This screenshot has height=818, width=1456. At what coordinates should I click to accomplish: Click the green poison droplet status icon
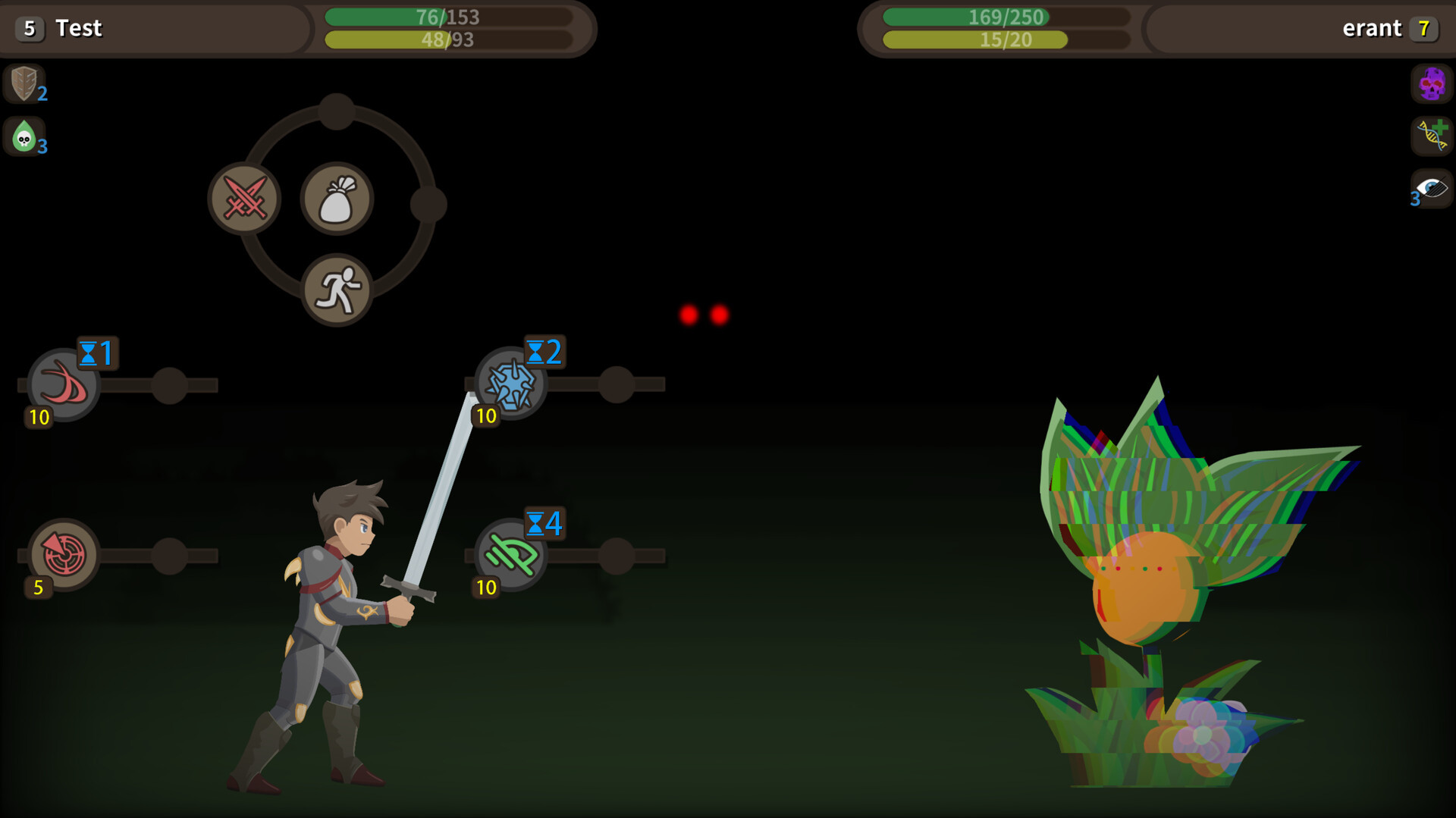coord(24,137)
